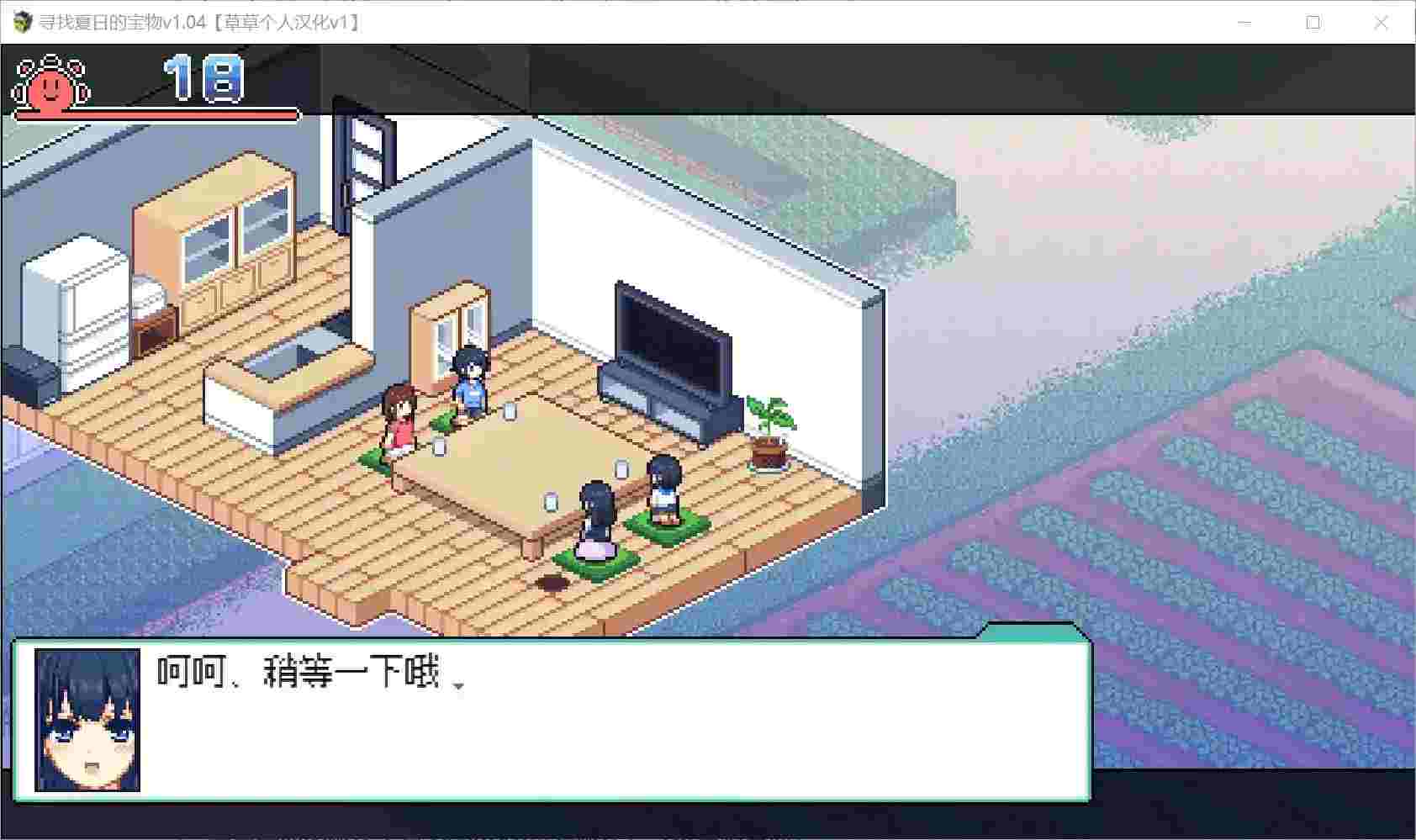Viewport: 1416px width, 840px height.
Task: Select the boy in the blue shirt at the table
Action: tap(469, 380)
